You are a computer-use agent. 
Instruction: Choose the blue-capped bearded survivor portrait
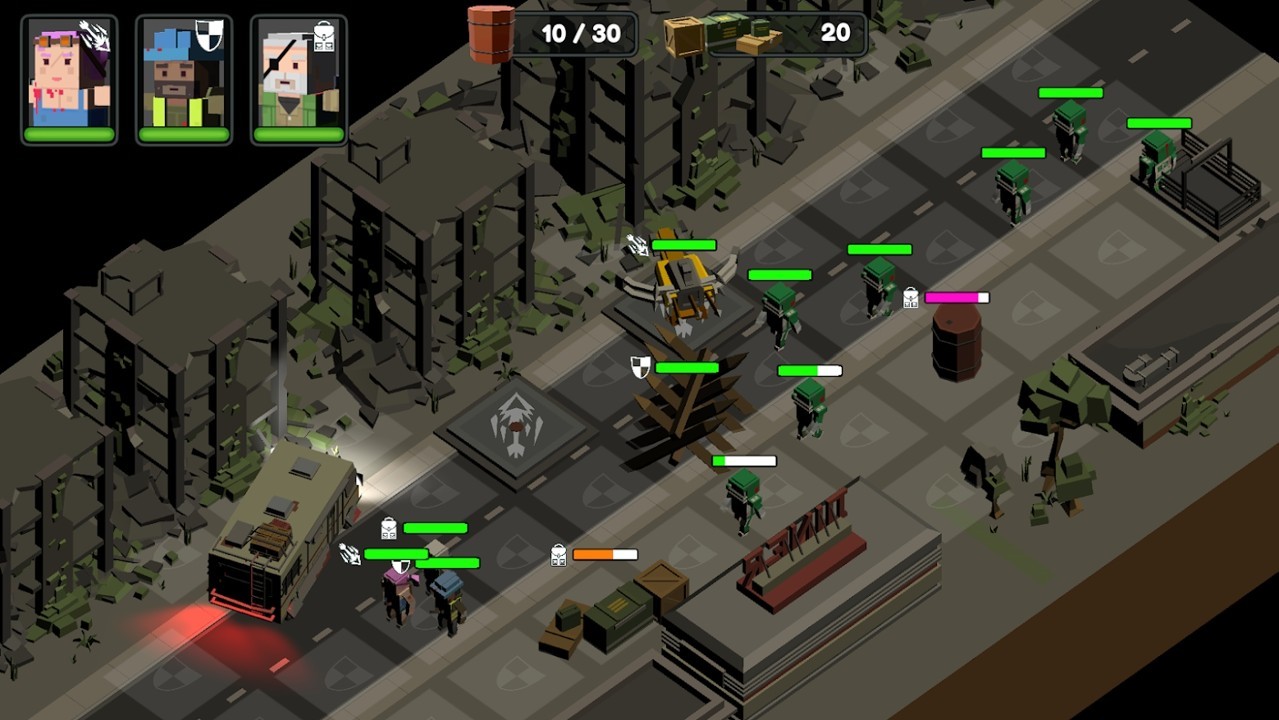(184, 79)
